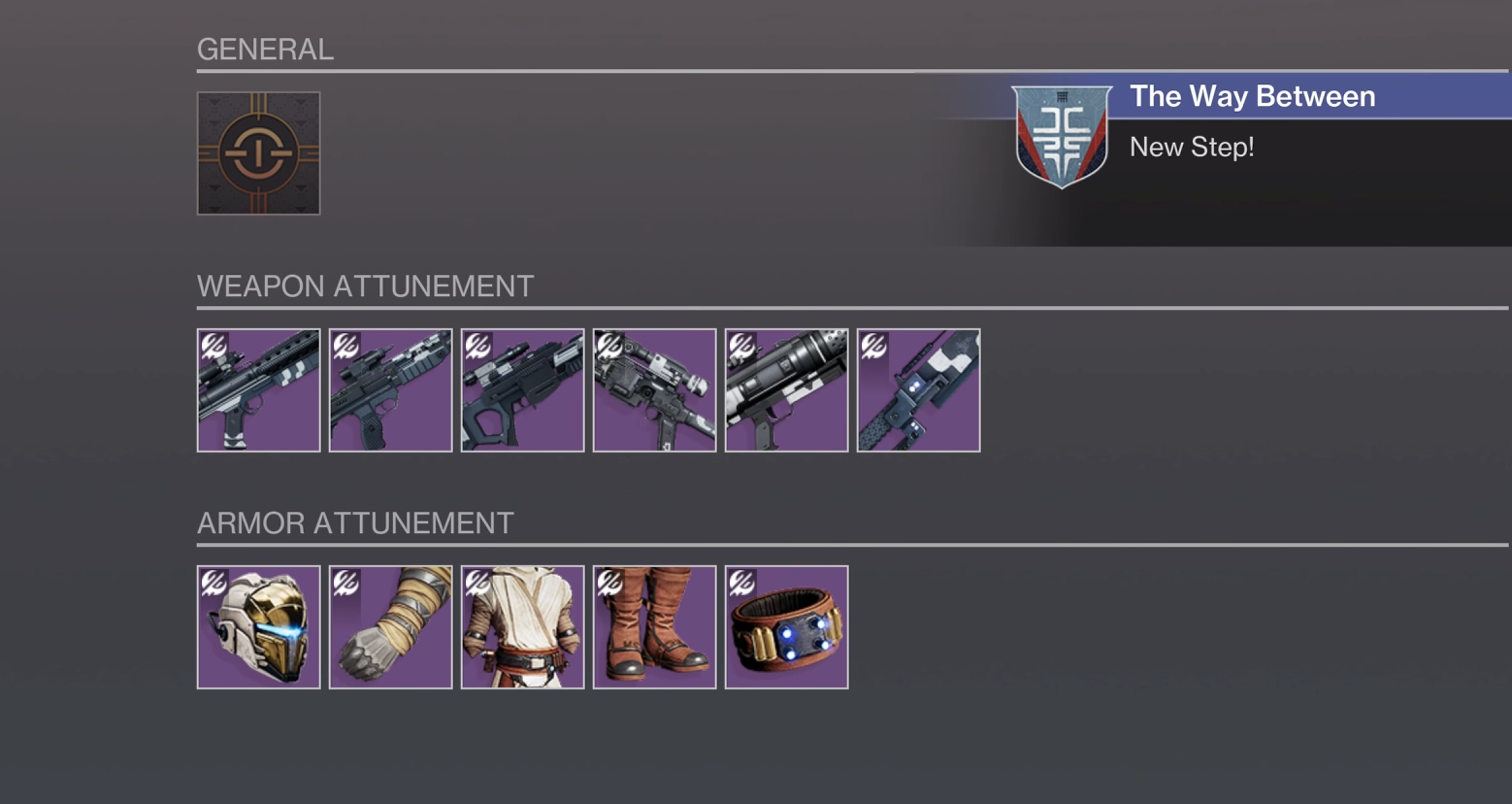Open the quest item under GENERAL
Viewport: 1512px width, 804px height.
pos(257,153)
